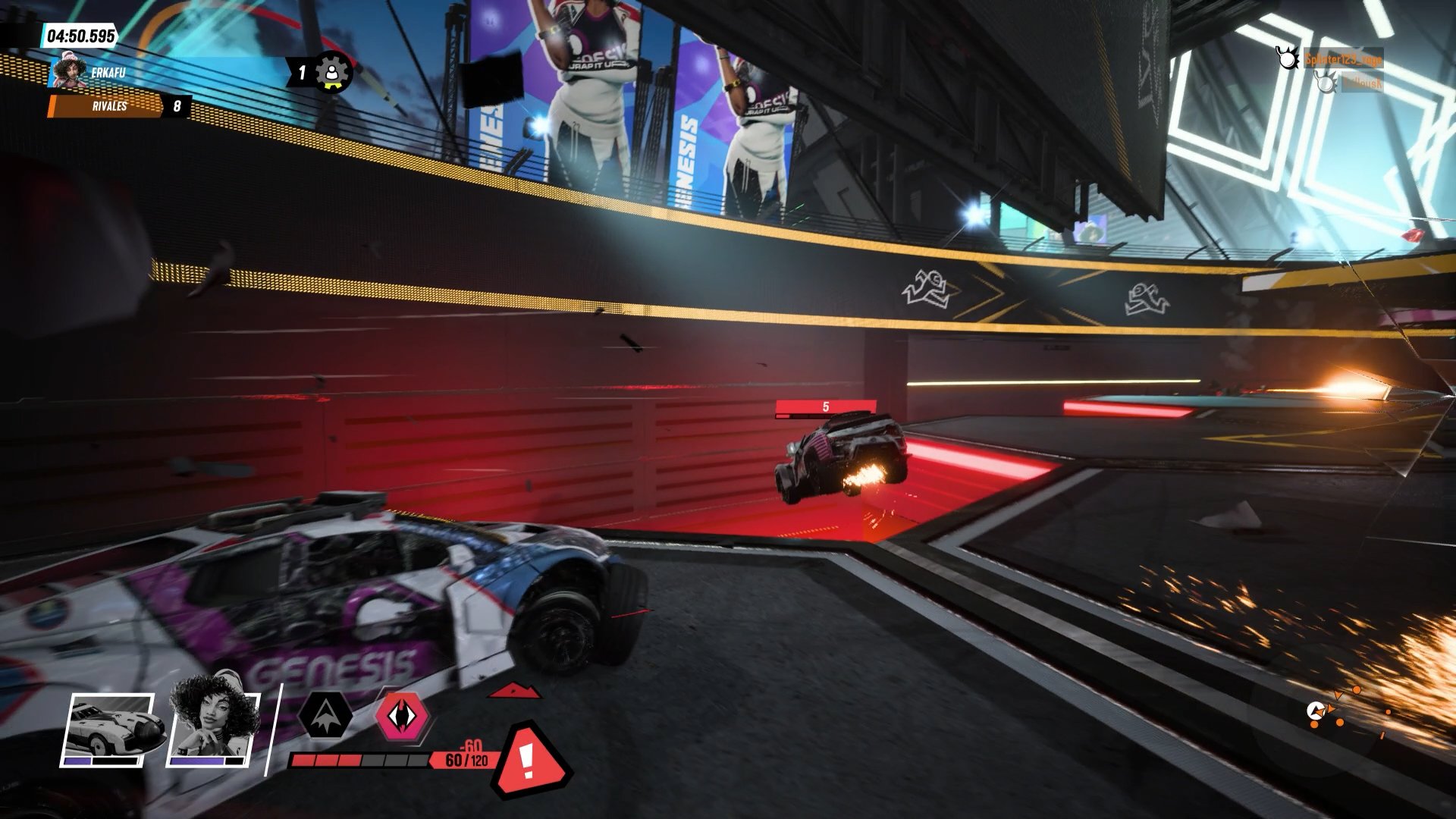This screenshot has height=819, width=1456.
Task: Activate the black hexagon arrow ability
Action: [325, 715]
